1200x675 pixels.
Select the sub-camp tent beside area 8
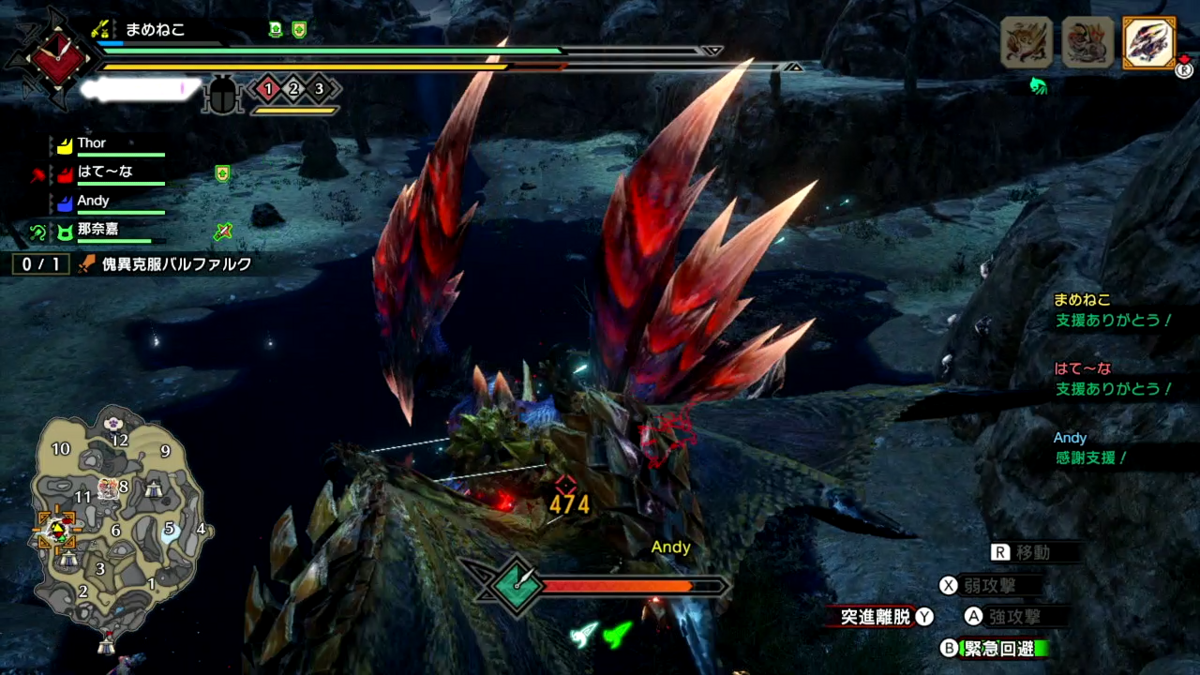(154, 489)
